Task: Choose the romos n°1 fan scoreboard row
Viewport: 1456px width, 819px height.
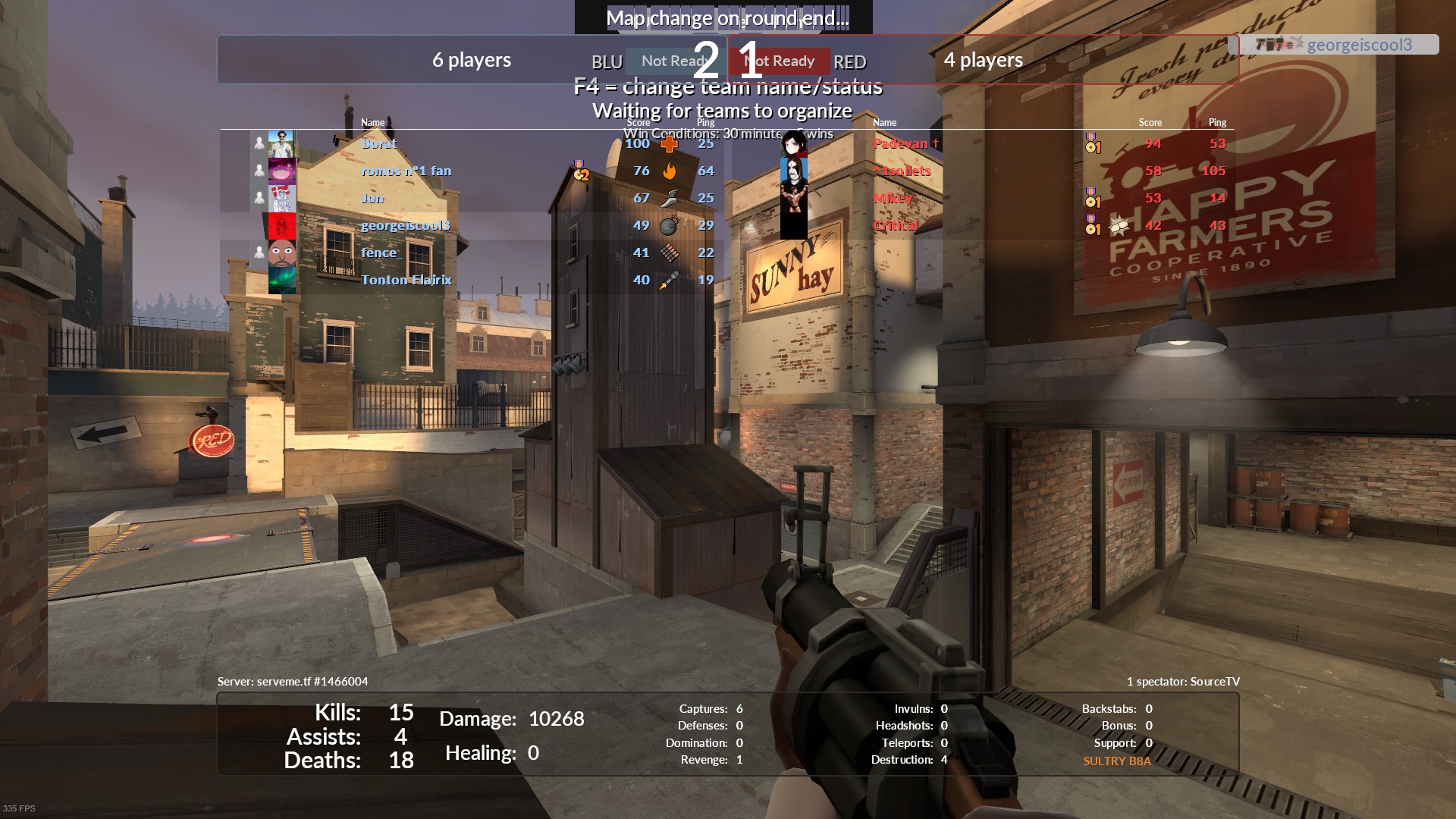Action: pyautogui.click(x=406, y=171)
